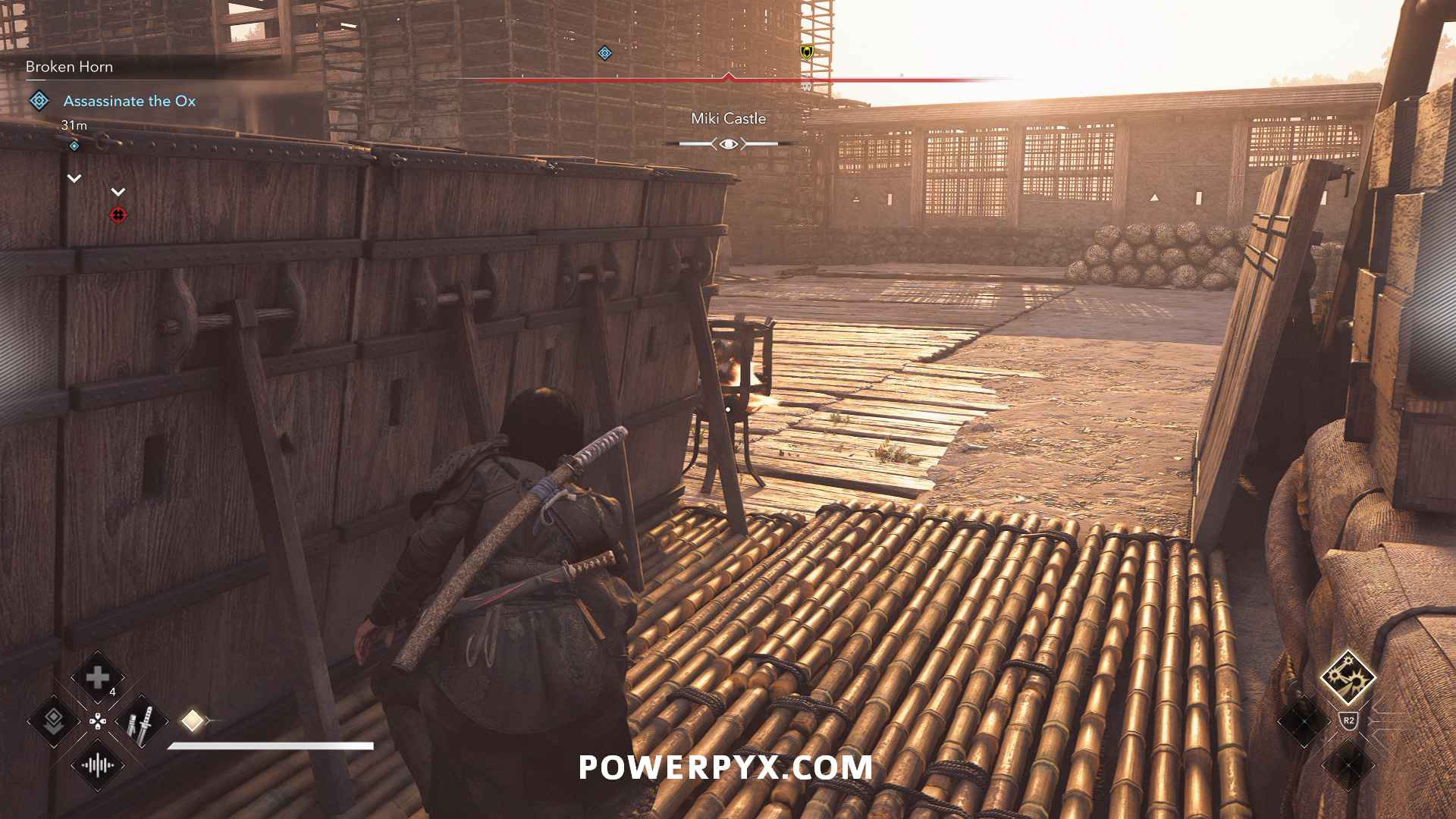This screenshot has height=819, width=1456.
Task: Click the Miki Castle eye indicator
Action: coord(728,143)
